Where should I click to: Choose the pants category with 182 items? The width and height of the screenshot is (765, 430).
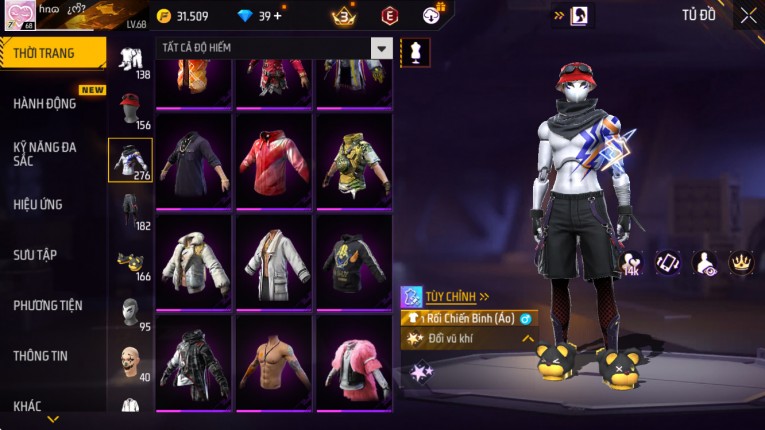click(130, 210)
